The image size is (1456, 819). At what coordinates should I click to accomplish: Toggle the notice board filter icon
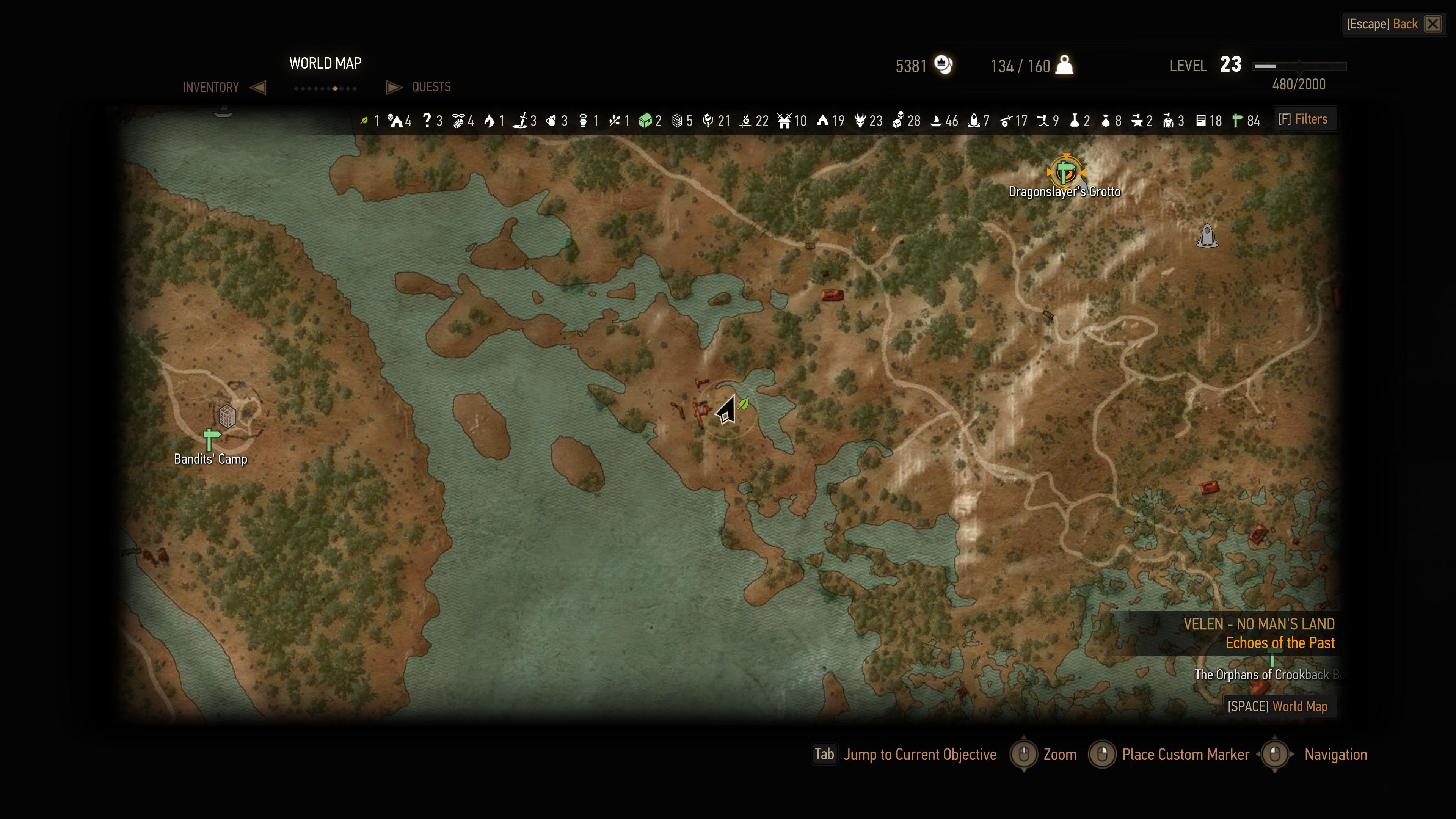pos(1201,121)
